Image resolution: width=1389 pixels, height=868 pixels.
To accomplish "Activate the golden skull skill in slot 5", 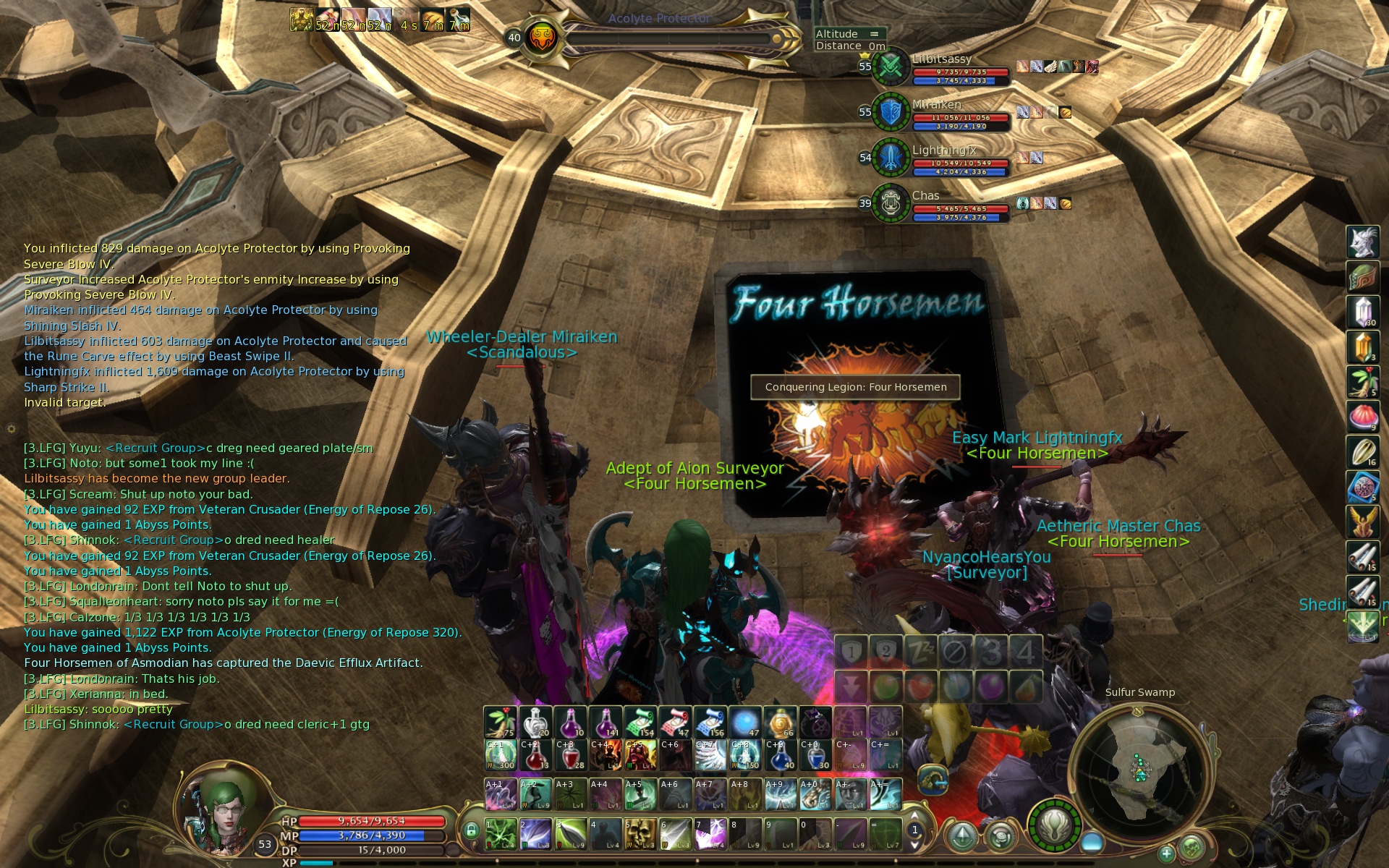I will [640, 834].
